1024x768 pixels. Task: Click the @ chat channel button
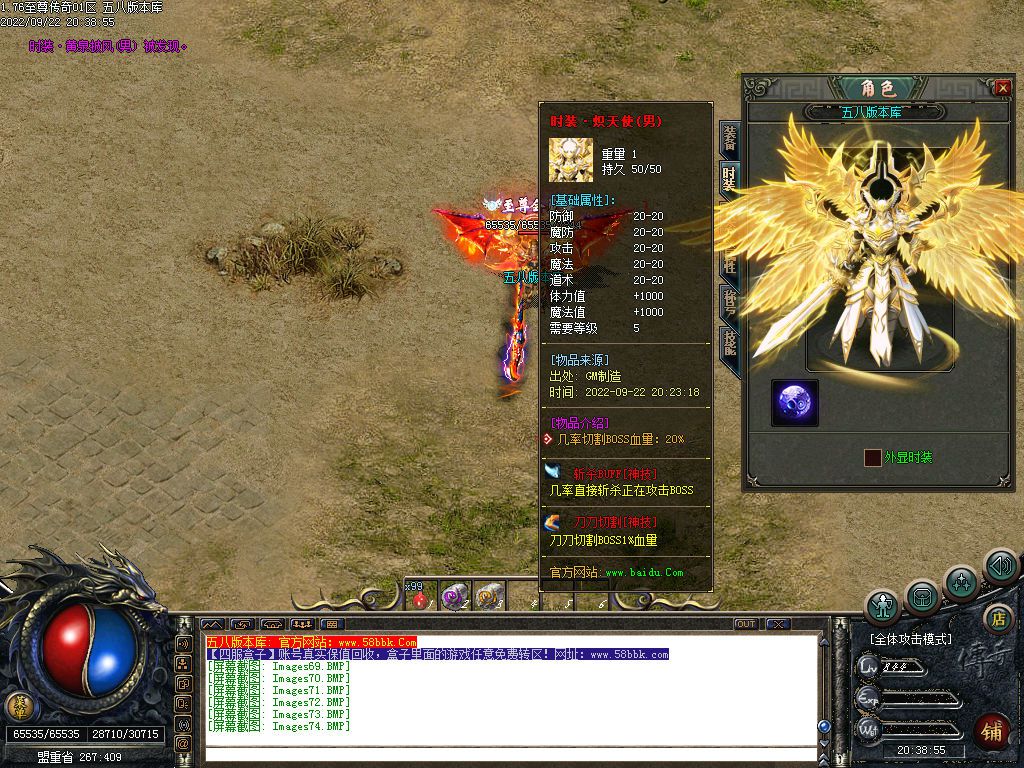pyautogui.click(x=183, y=743)
